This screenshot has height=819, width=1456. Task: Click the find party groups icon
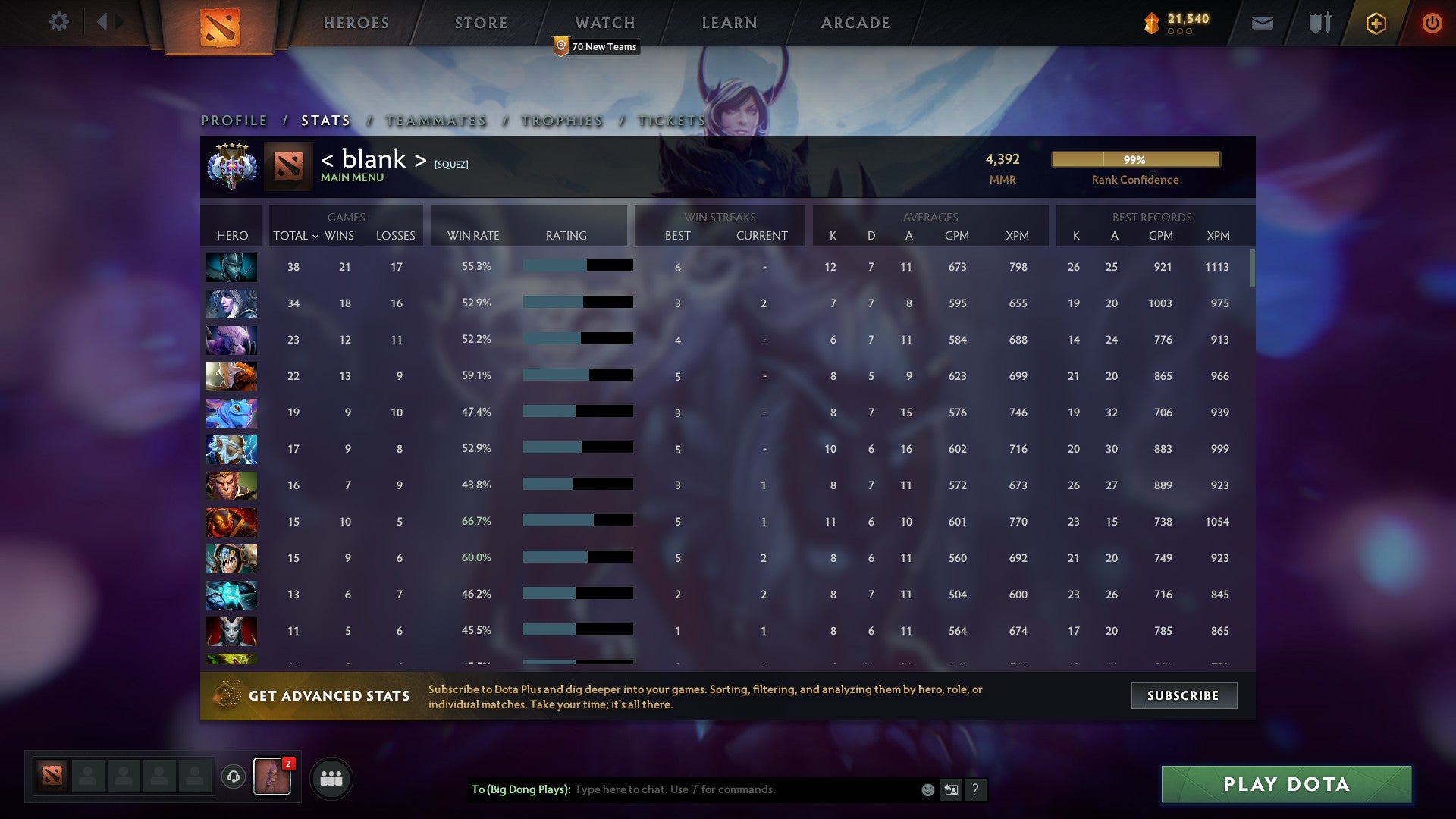[331, 777]
